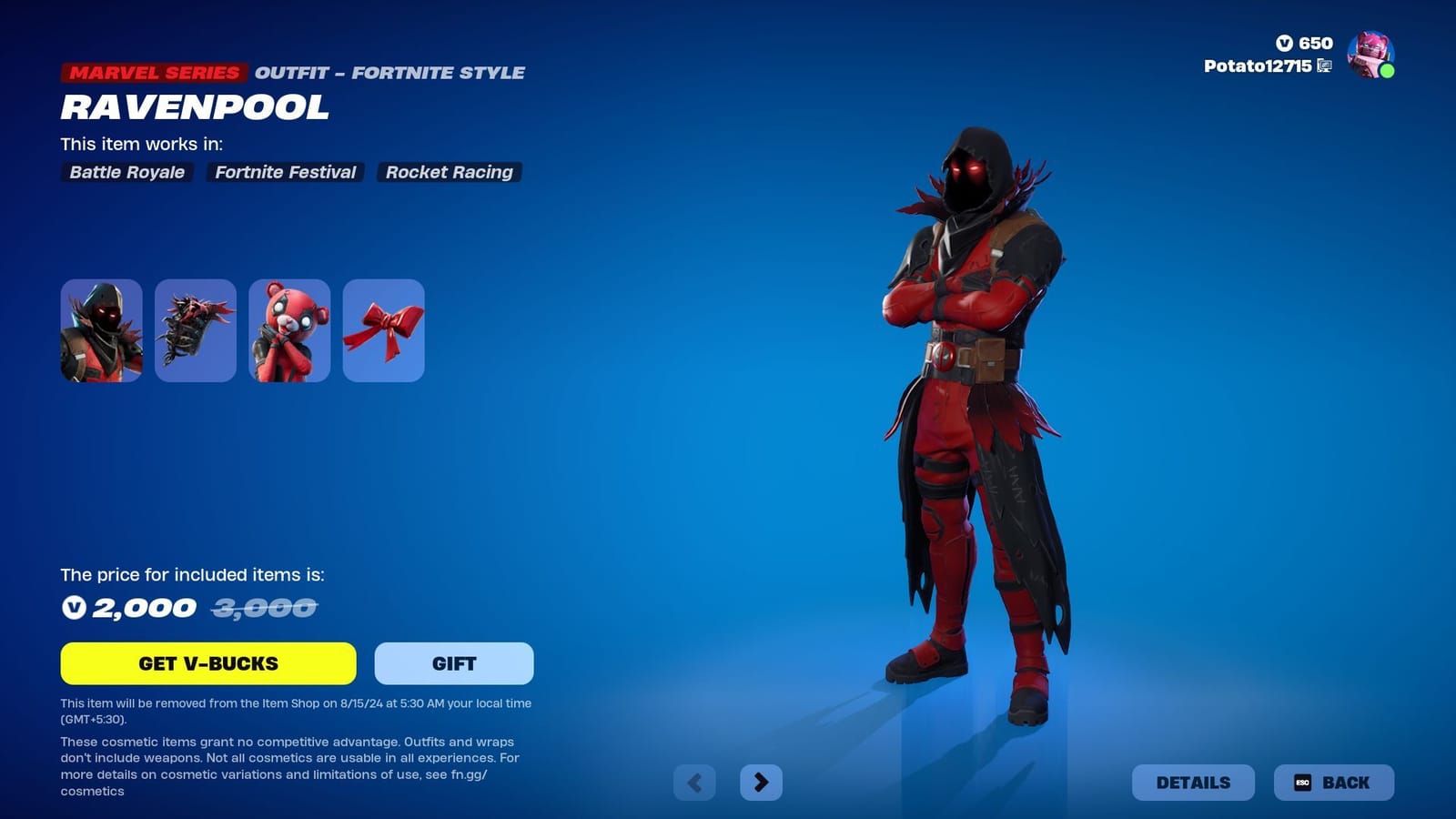Screen dimensions: 1456x819
Task: Click the red bow item thumbnail
Action: (x=383, y=330)
